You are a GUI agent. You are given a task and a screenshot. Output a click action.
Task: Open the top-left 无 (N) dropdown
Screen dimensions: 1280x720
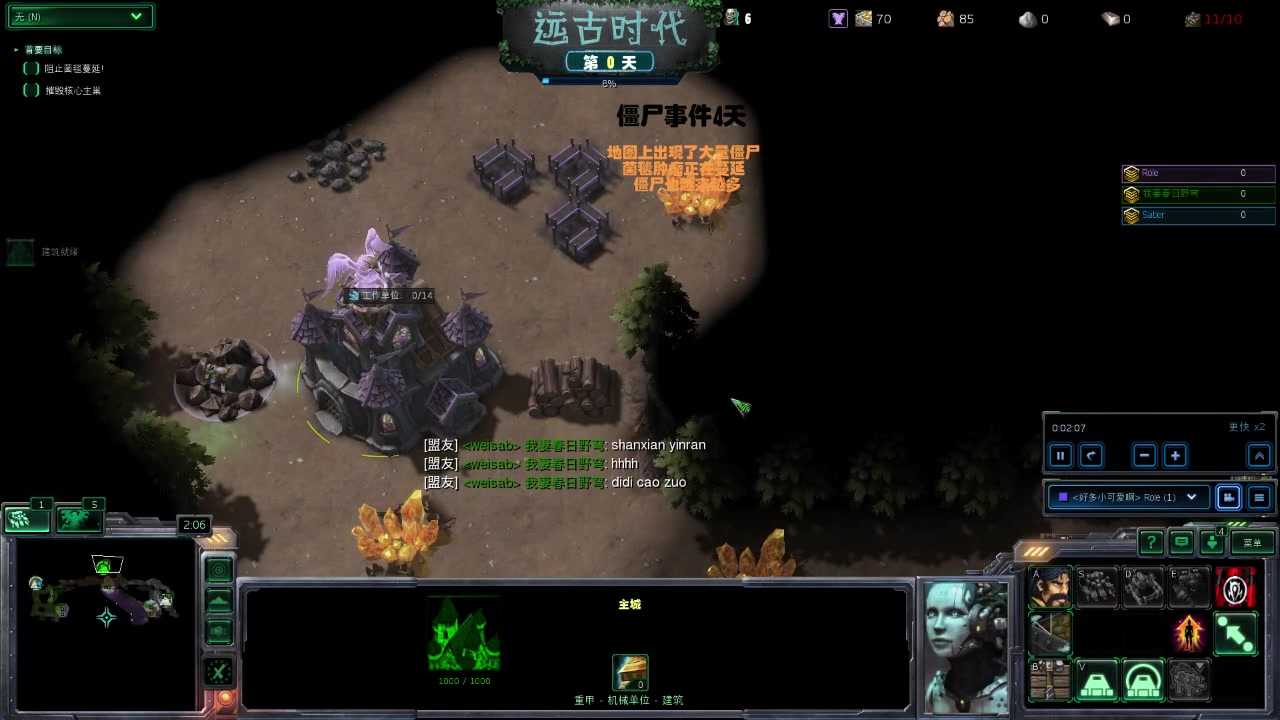coord(79,17)
